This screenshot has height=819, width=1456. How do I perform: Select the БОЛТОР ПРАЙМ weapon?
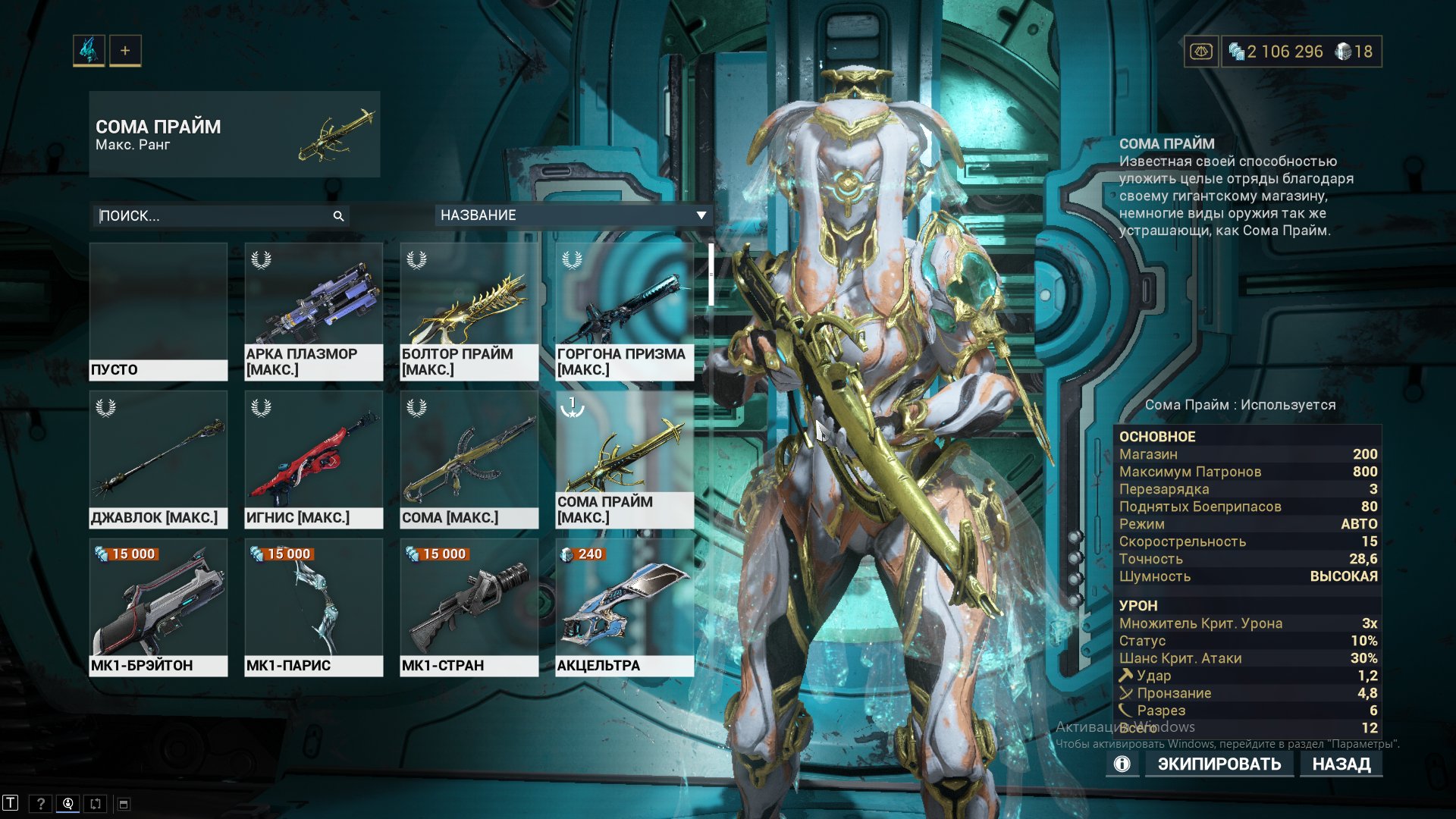click(469, 311)
